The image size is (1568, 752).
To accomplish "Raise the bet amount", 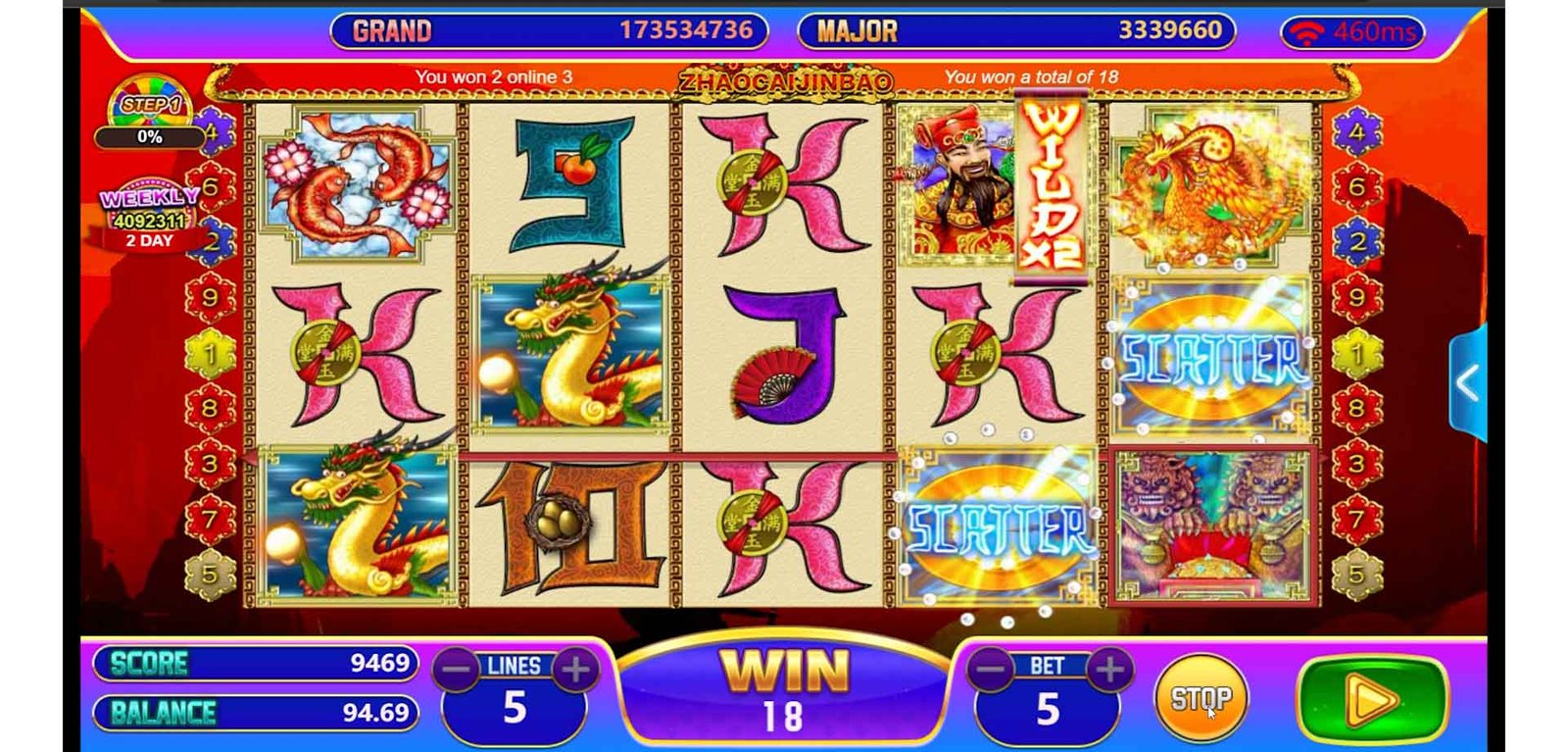I will click(1109, 671).
